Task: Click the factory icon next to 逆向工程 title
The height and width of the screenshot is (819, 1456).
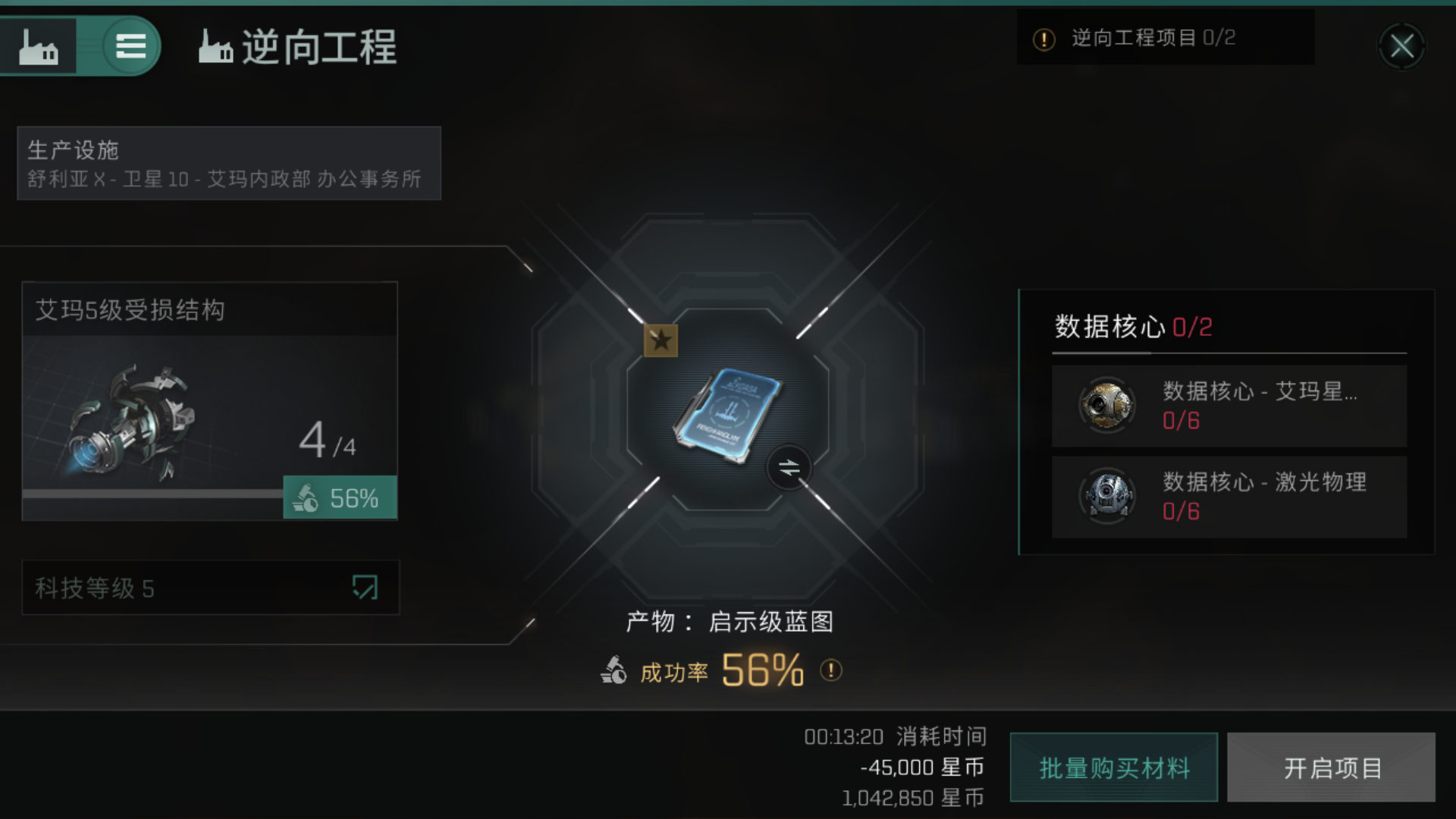Action: [x=215, y=47]
